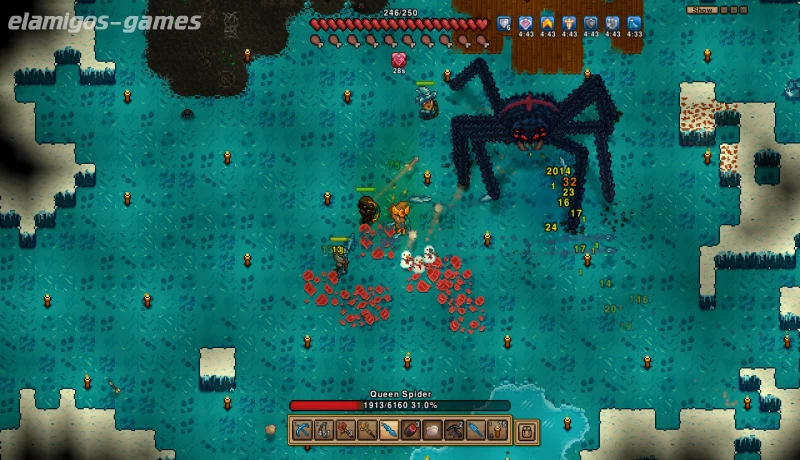The height and width of the screenshot is (460, 800).
Task: Select the highlighted blue sword slot
Action: pos(389,431)
